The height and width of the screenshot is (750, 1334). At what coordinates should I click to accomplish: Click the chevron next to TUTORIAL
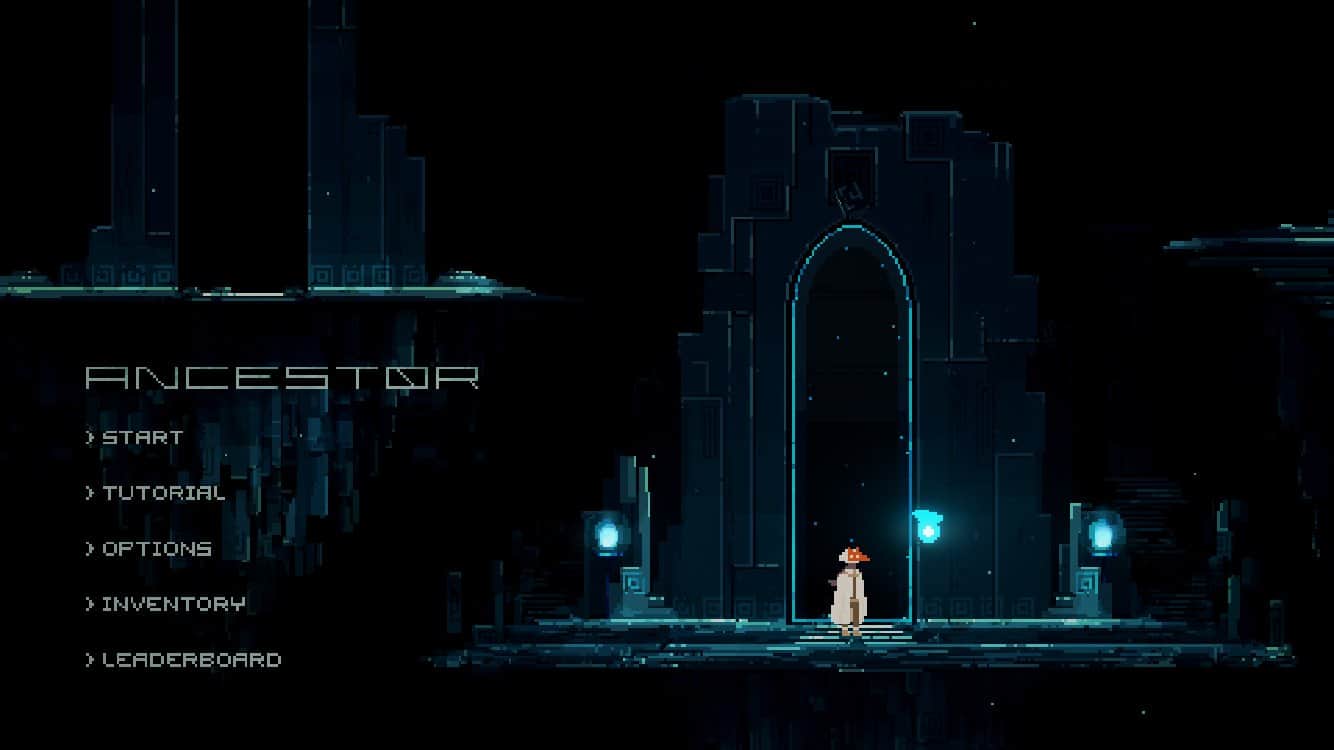[x=89, y=492]
